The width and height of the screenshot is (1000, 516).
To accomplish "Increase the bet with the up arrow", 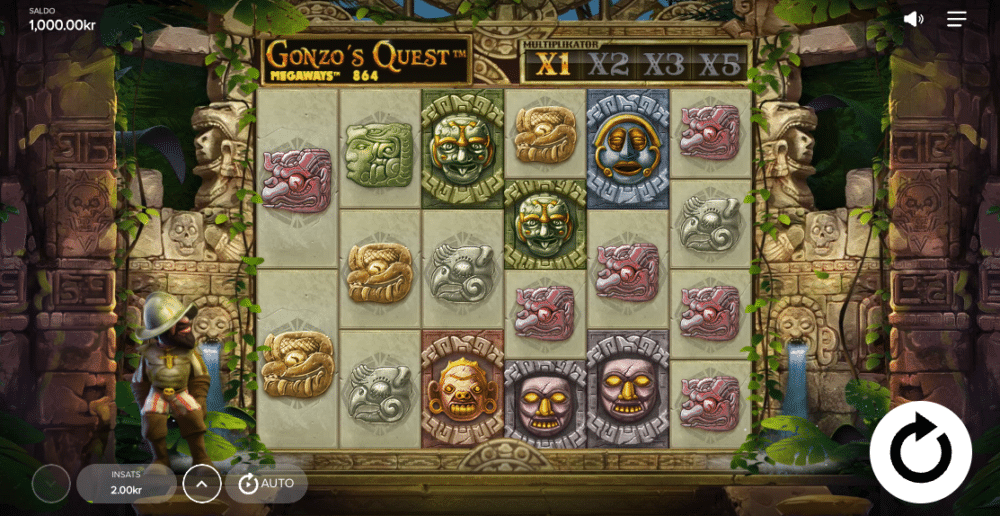I will [x=201, y=484].
